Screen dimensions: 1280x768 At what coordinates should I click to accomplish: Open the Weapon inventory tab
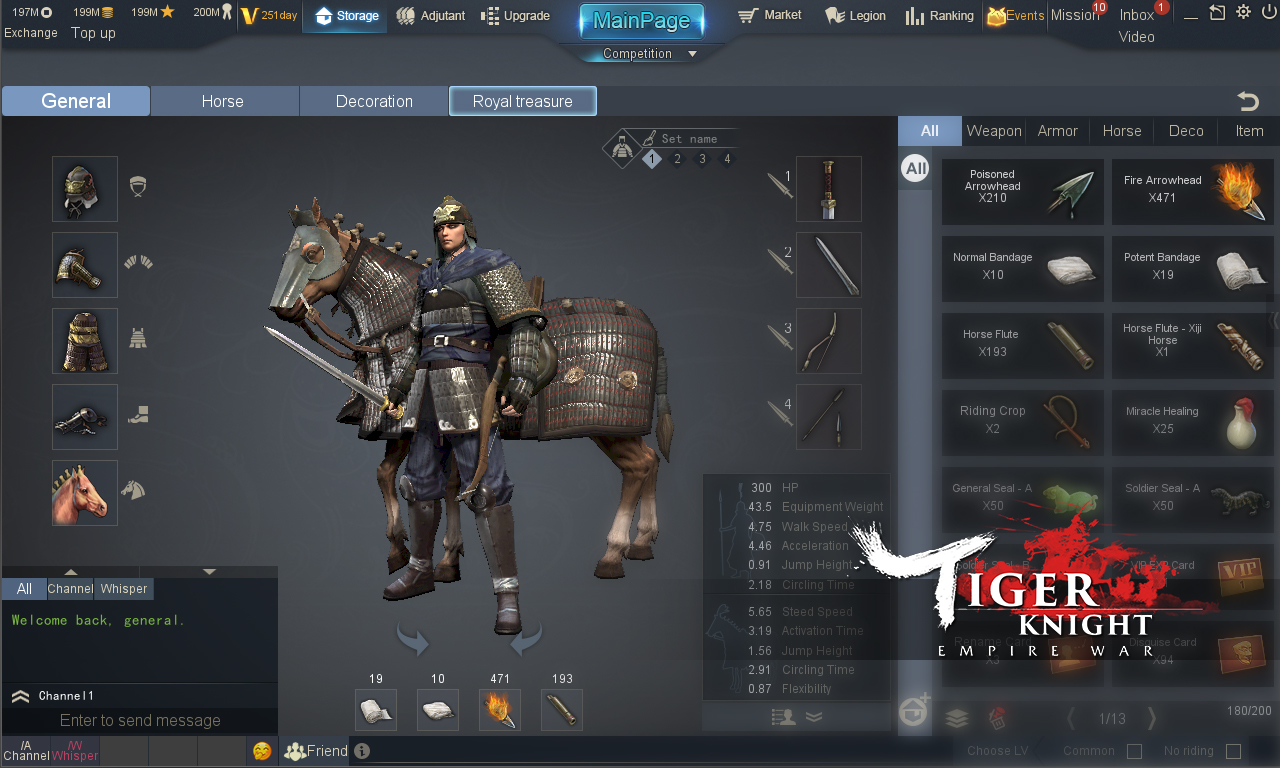coord(993,130)
